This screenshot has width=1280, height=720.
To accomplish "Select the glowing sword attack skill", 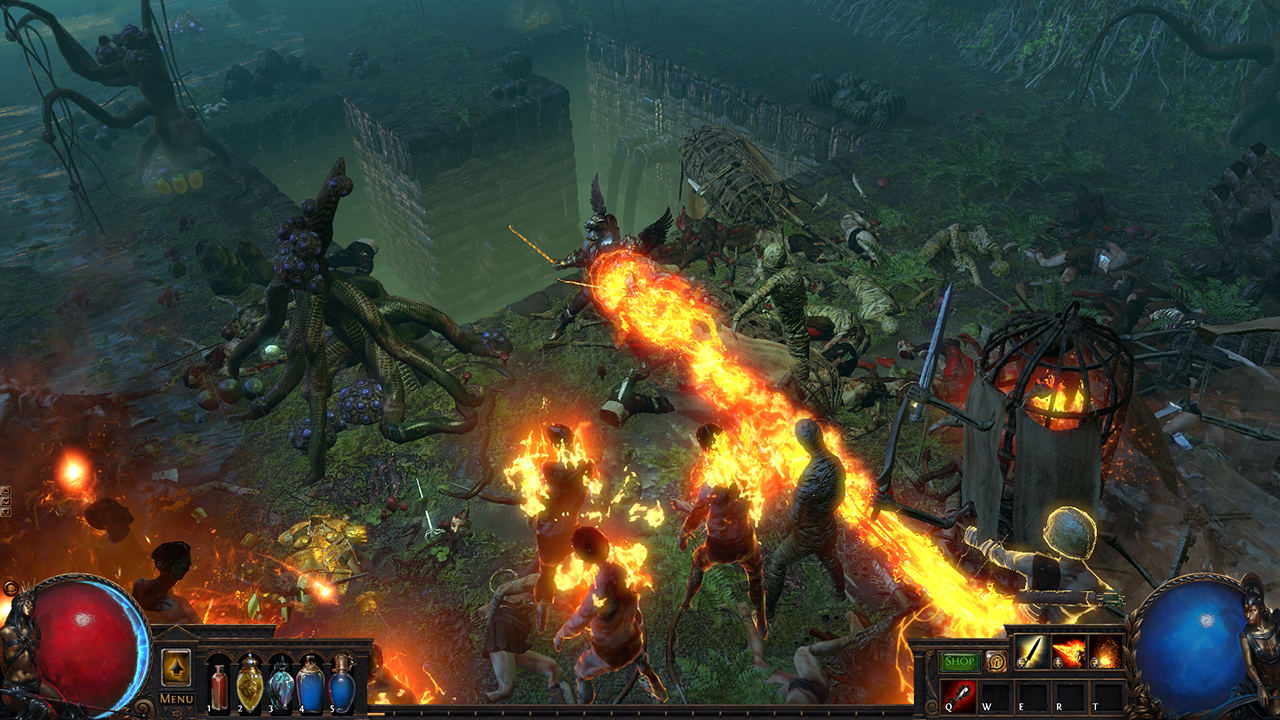I will click(x=1031, y=652).
